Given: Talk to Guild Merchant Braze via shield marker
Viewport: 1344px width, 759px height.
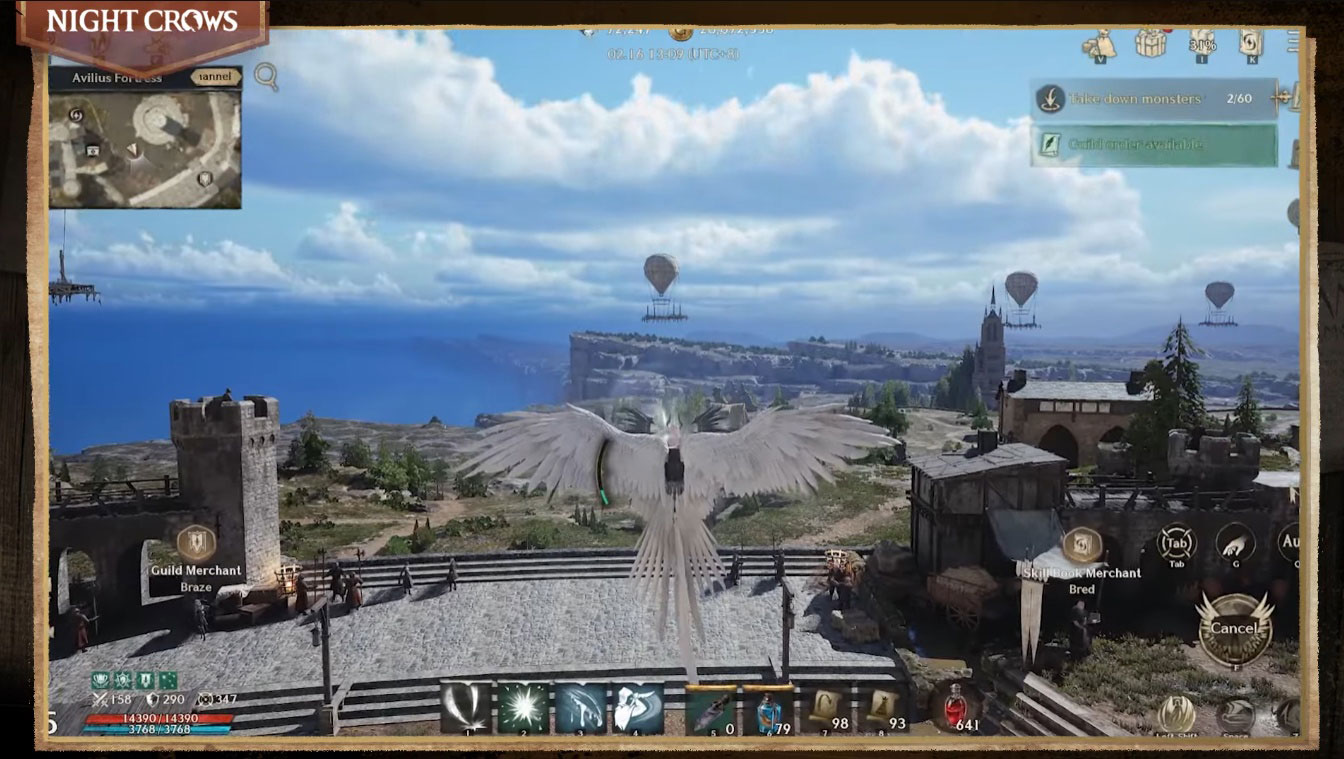Looking at the screenshot, I should pyautogui.click(x=196, y=543).
